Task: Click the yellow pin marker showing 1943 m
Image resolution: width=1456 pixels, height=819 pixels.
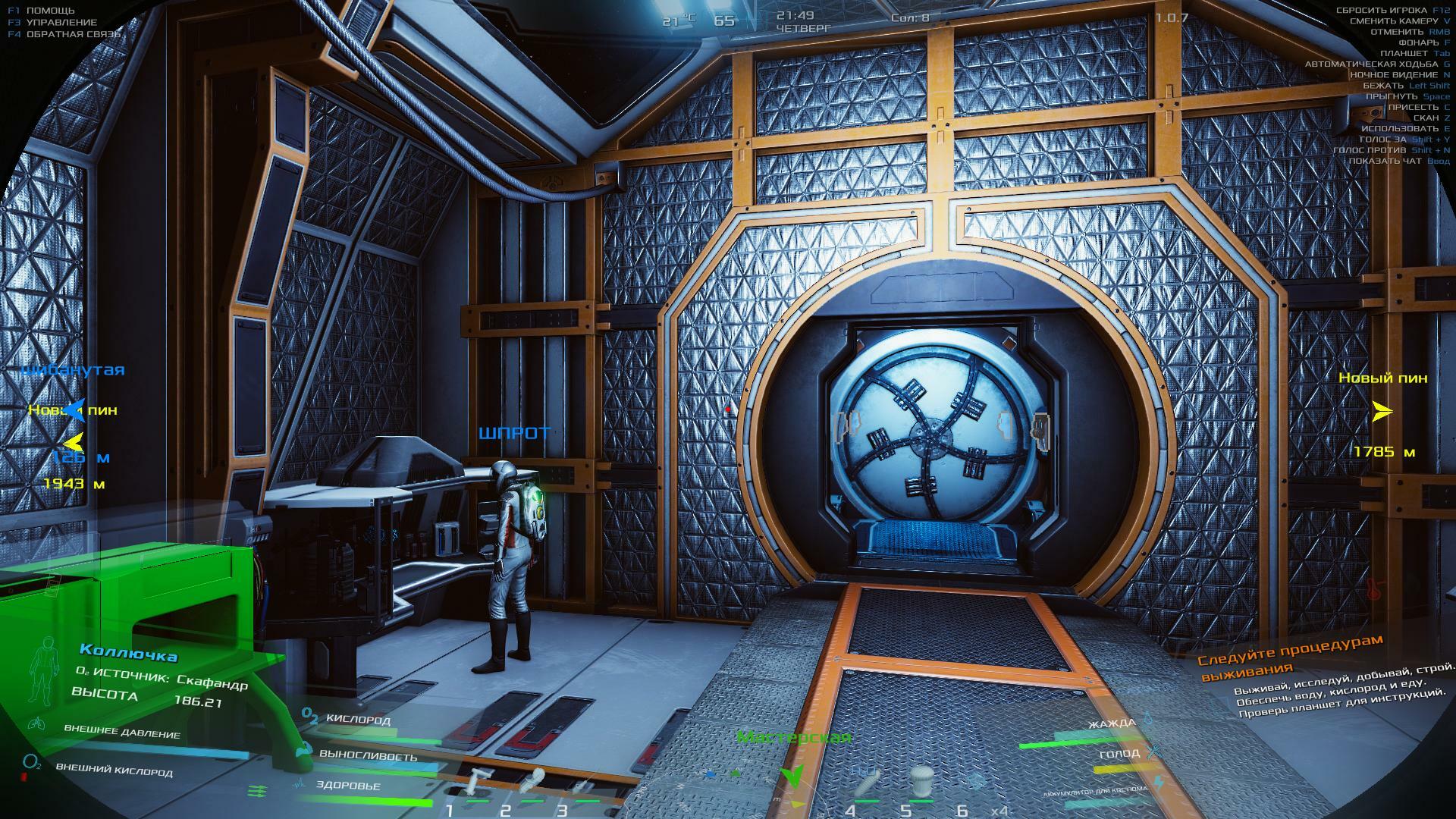Action: coord(73,443)
